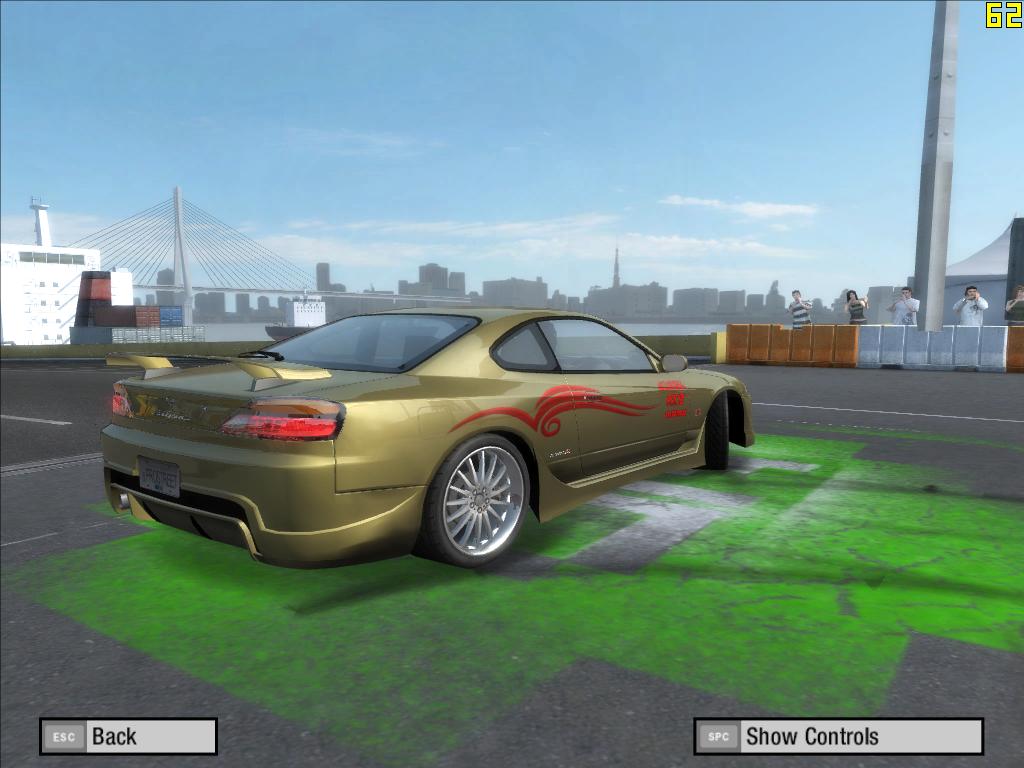Click the Back button
1024x768 pixels.
[x=128, y=737]
